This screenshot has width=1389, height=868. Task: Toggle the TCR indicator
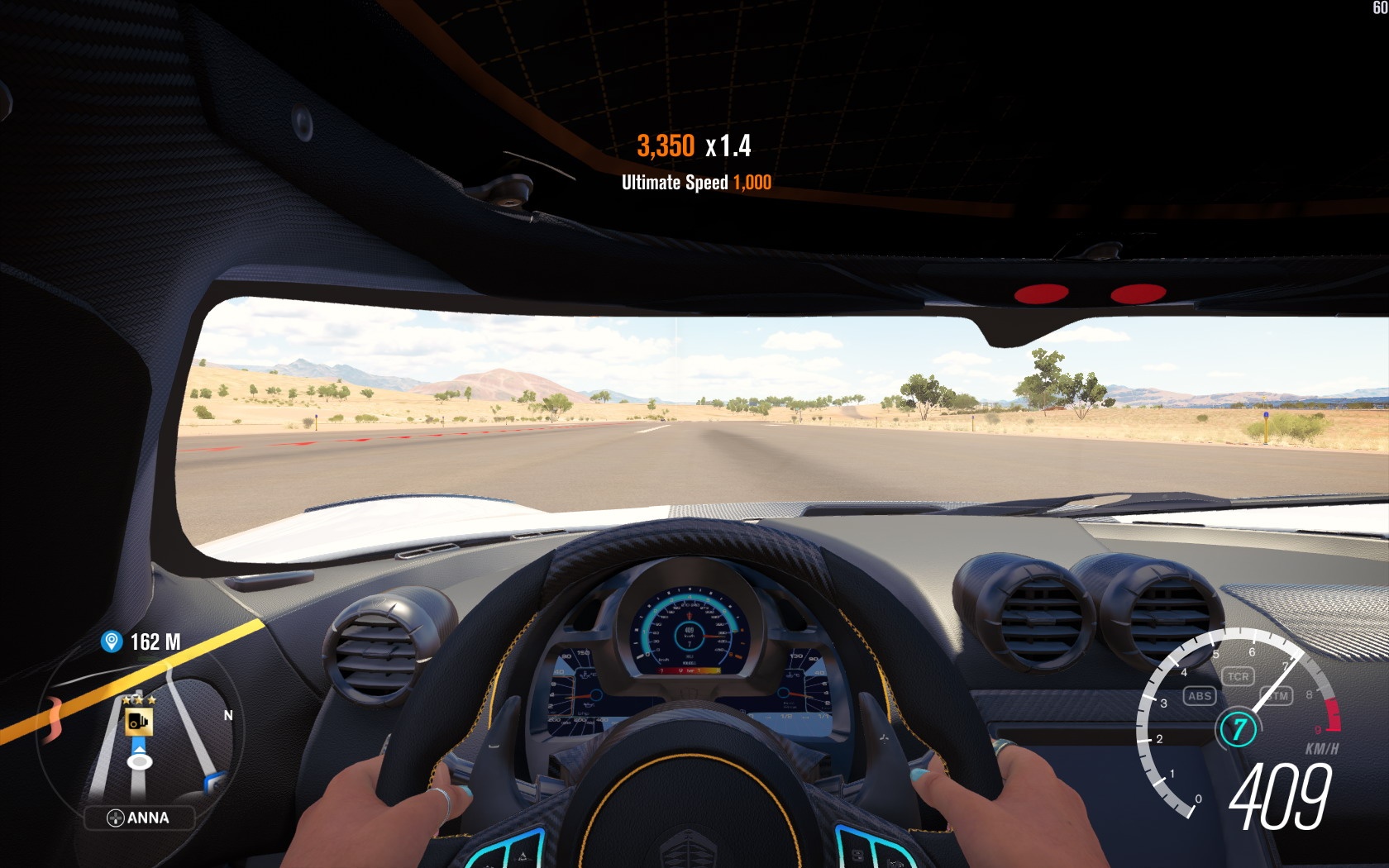coord(1238,676)
